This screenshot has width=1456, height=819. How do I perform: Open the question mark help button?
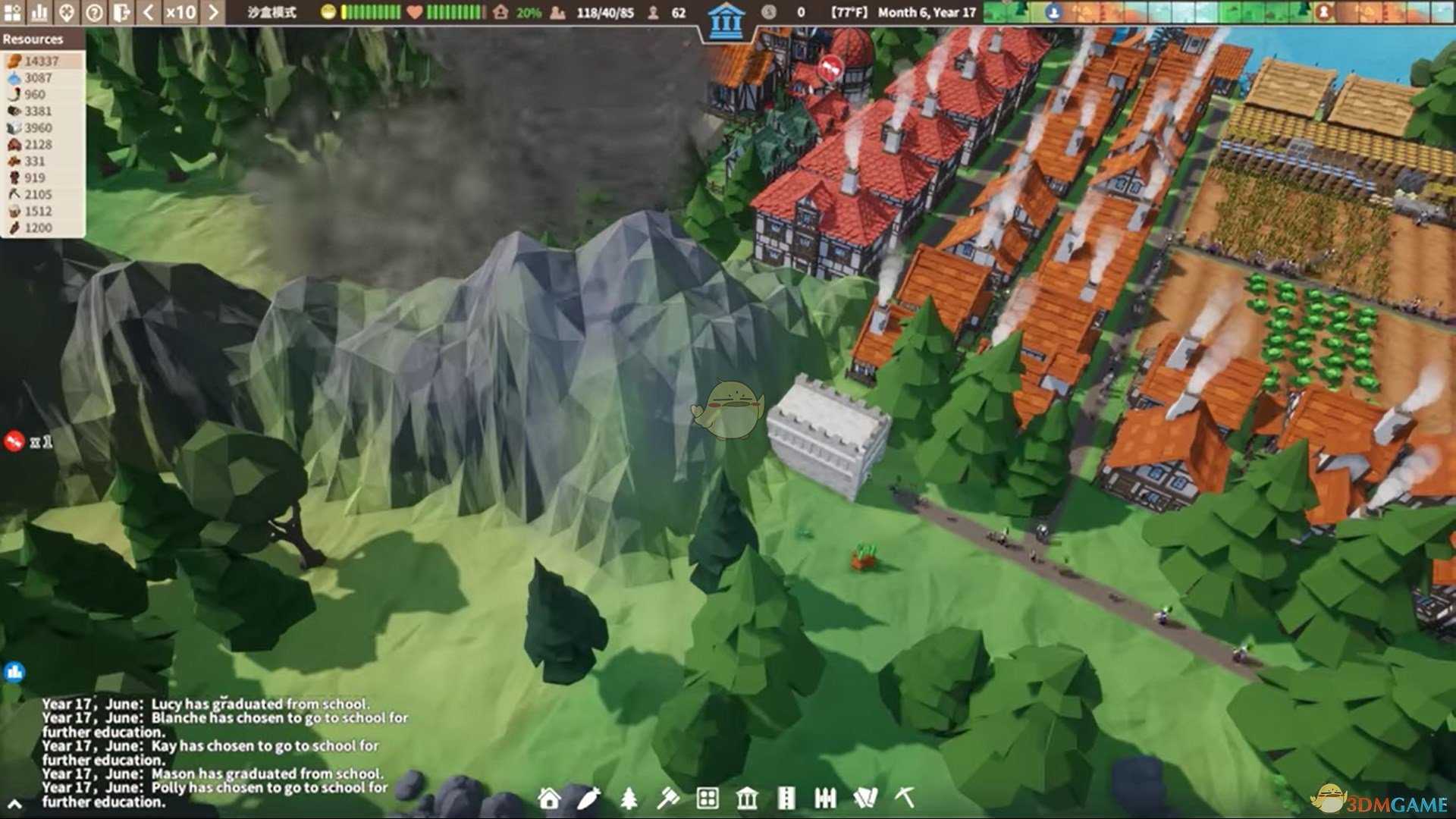94,12
